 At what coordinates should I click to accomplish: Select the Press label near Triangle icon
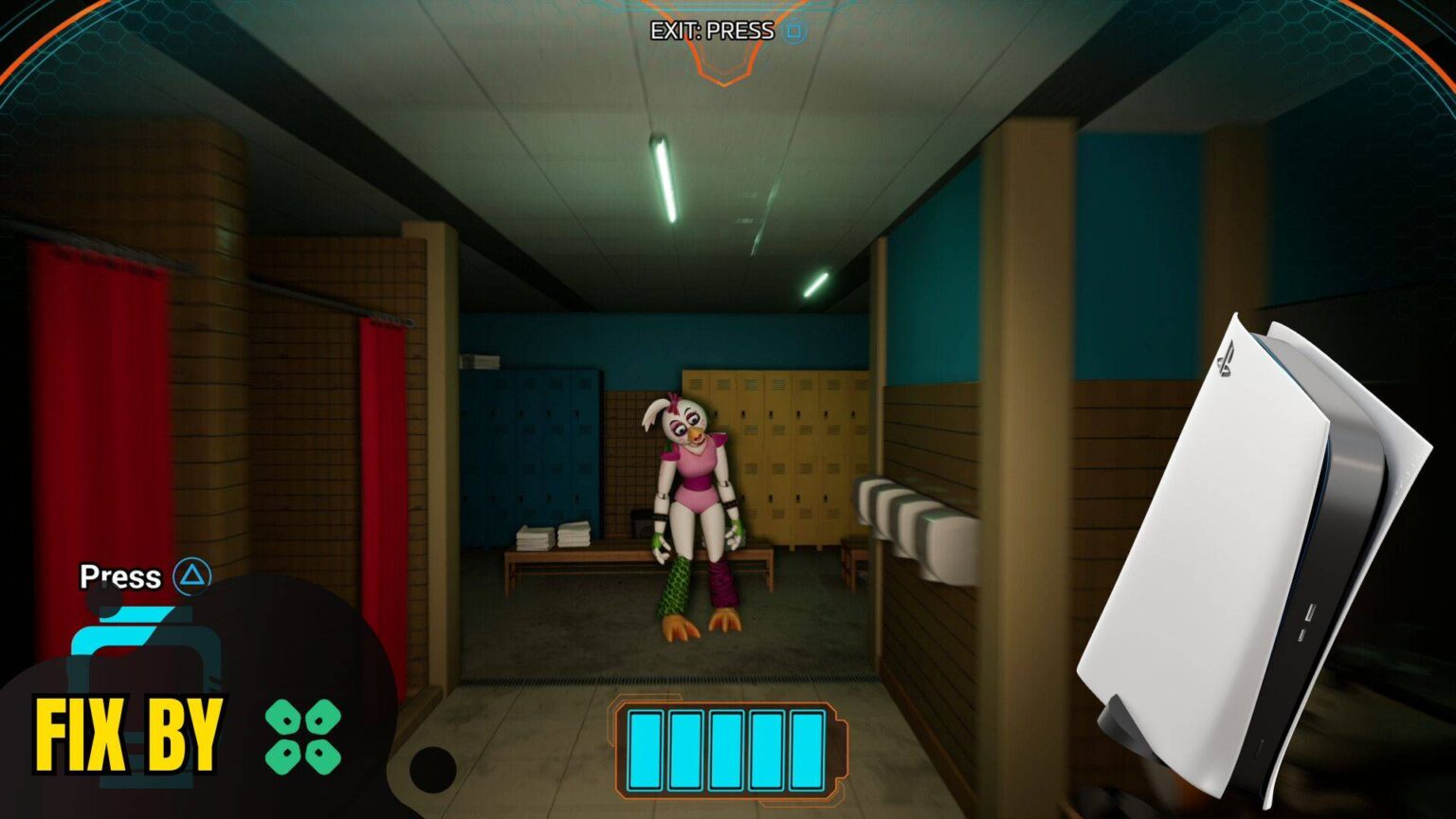coord(120,576)
